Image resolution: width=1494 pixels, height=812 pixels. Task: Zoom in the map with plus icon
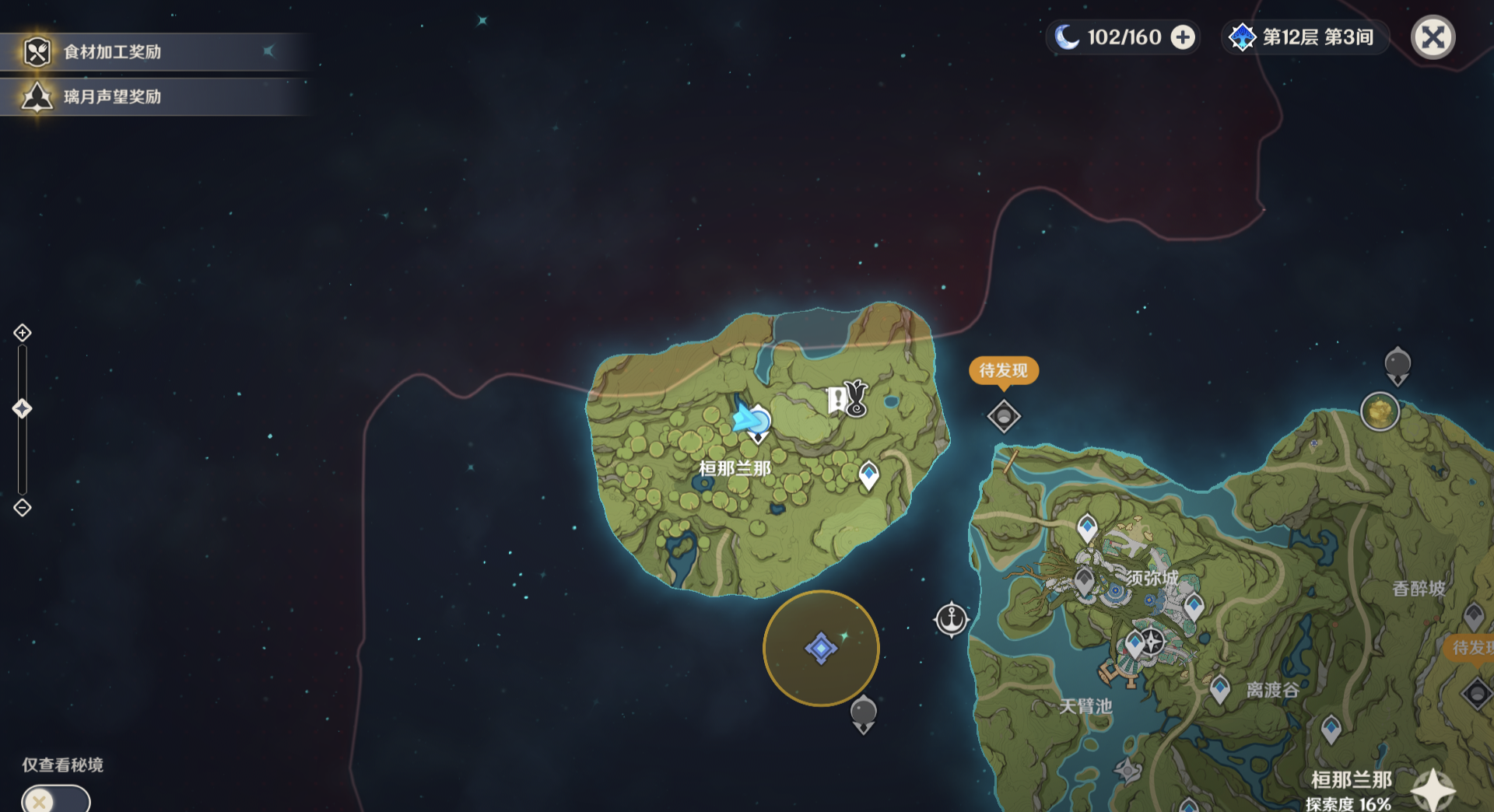(23, 333)
